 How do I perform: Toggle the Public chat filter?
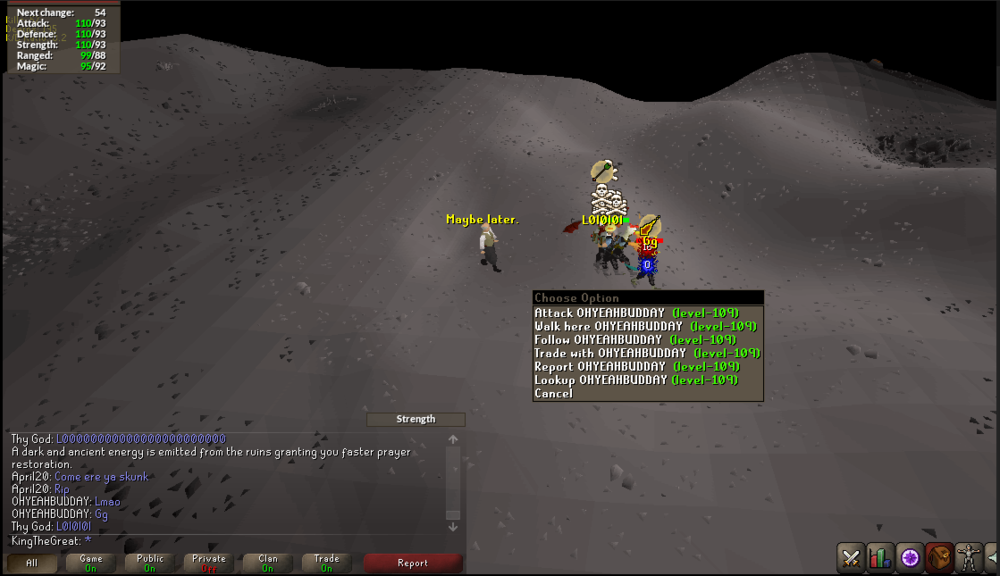click(150, 563)
